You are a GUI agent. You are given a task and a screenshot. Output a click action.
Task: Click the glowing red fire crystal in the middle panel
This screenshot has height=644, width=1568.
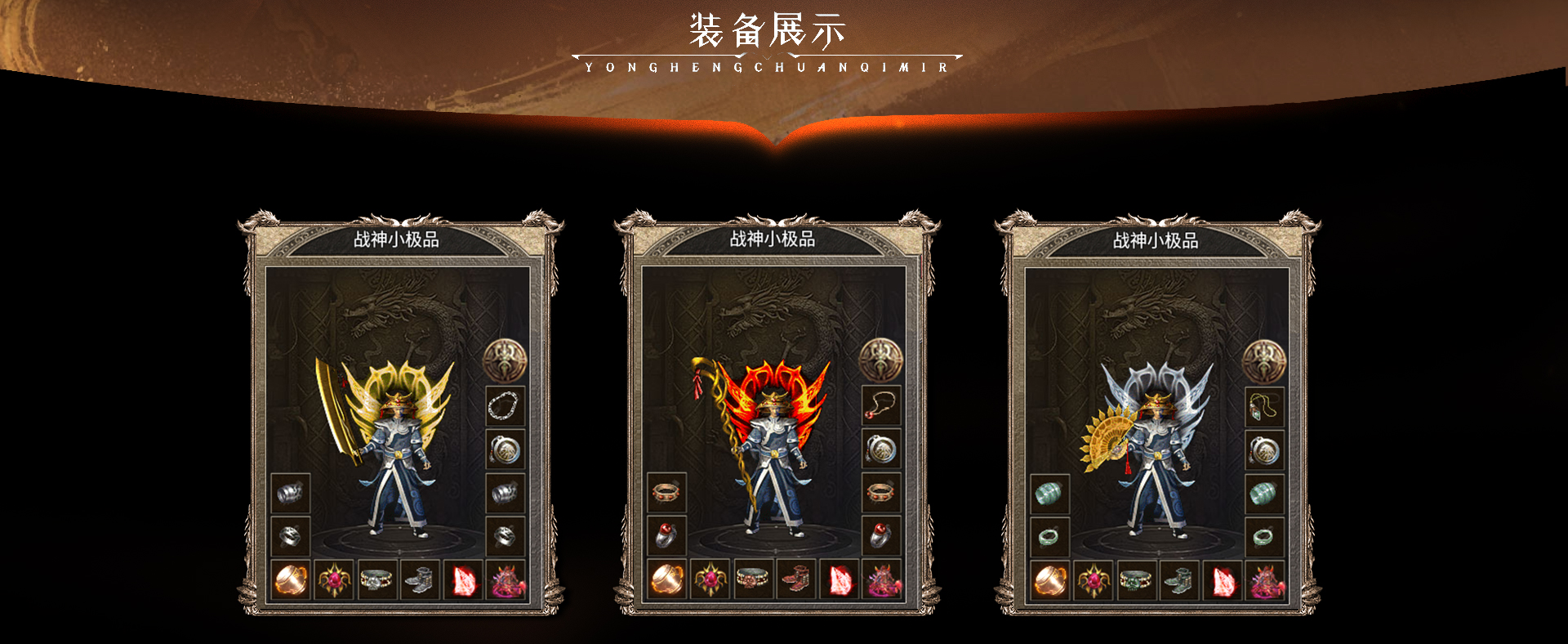click(x=840, y=580)
